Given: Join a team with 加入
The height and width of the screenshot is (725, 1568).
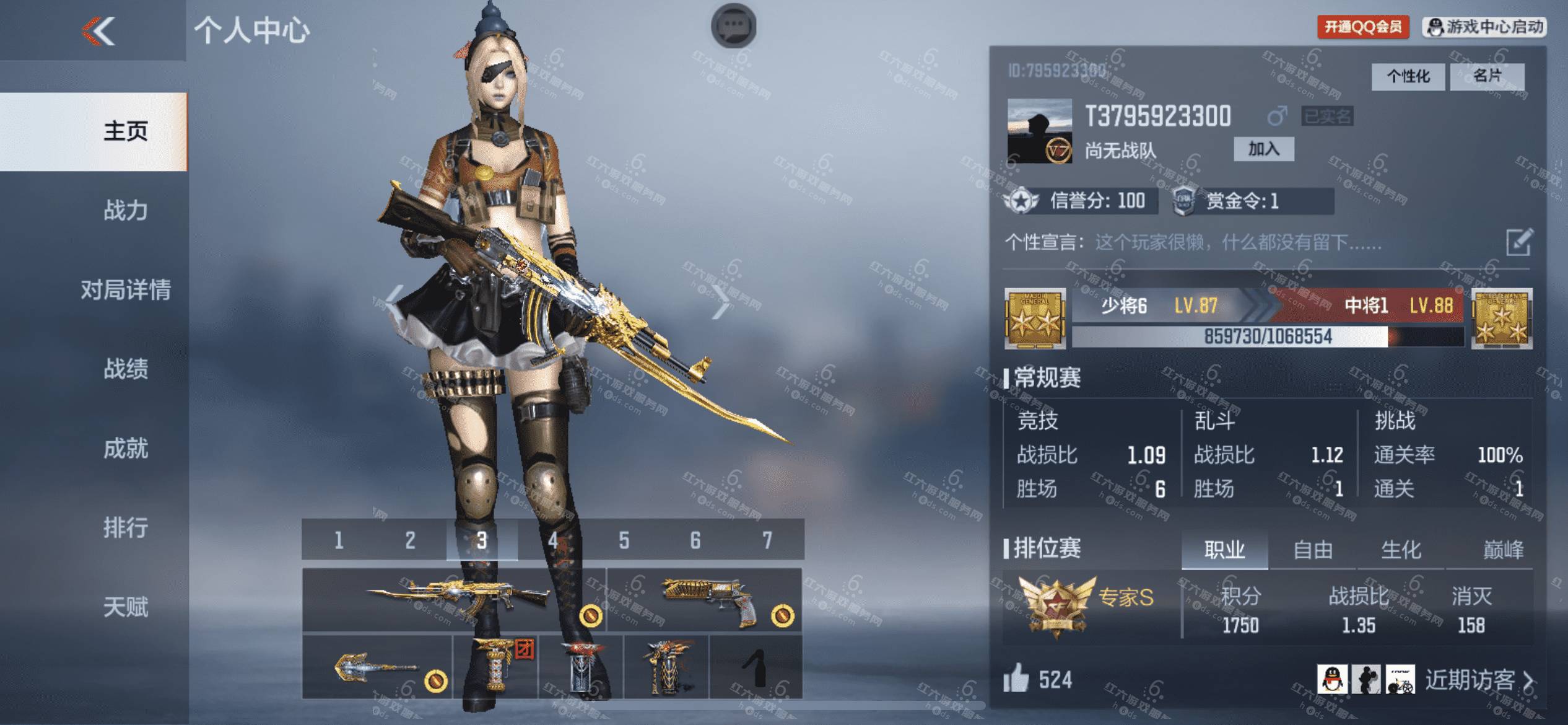Looking at the screenshot, I should pyautogui.click(x=1263, y=149).
